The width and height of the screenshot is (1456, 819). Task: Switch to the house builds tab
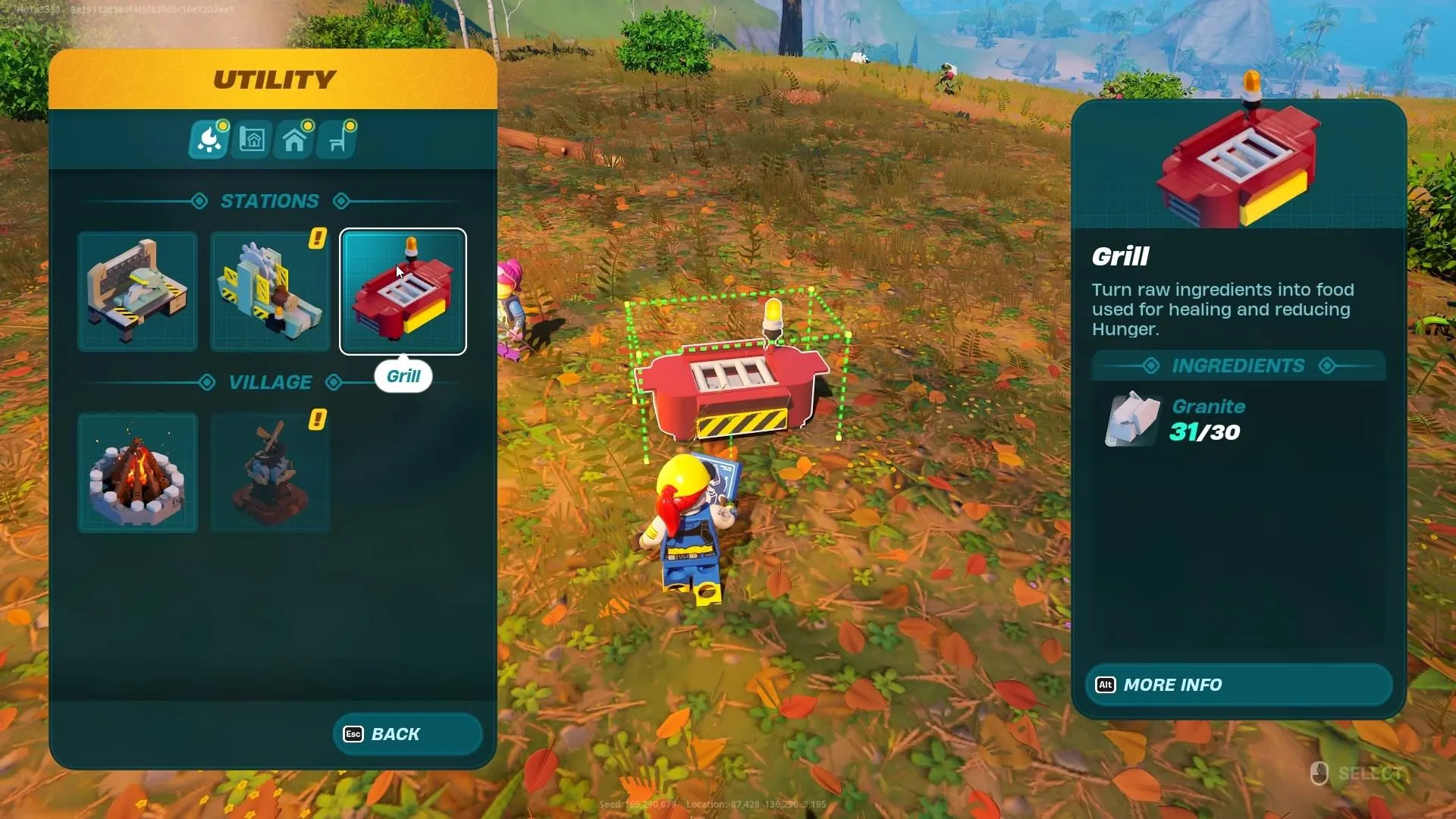[x=294, y=140]
